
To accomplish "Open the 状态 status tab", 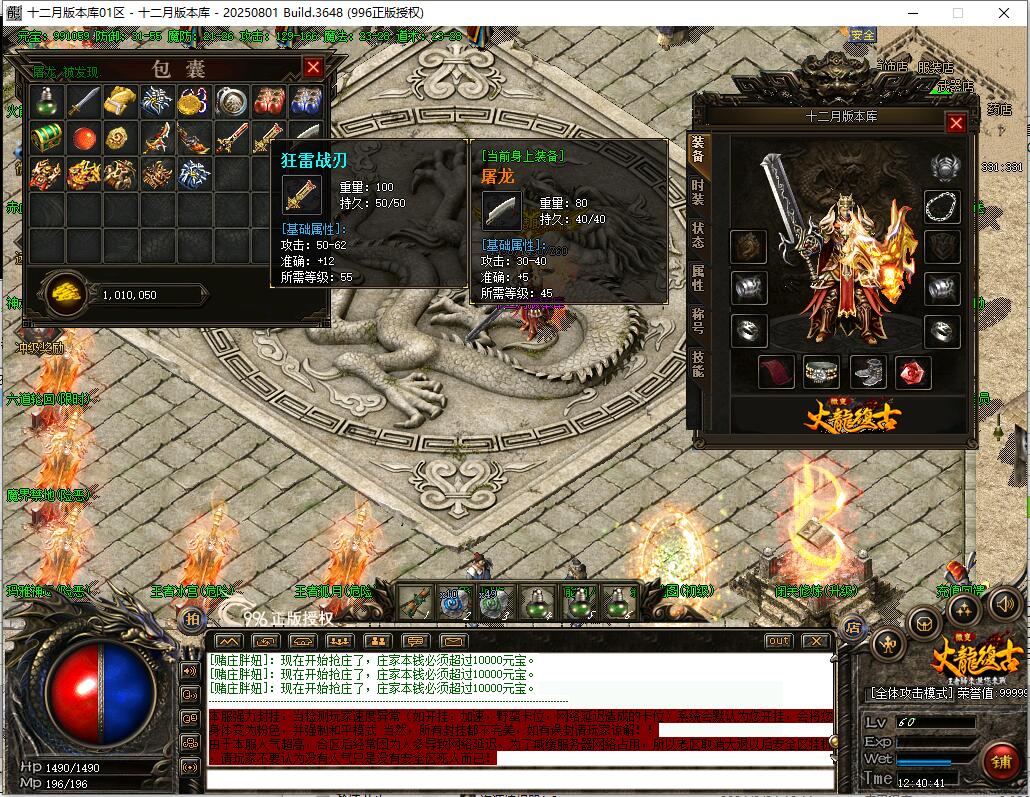I will [697, 236].
